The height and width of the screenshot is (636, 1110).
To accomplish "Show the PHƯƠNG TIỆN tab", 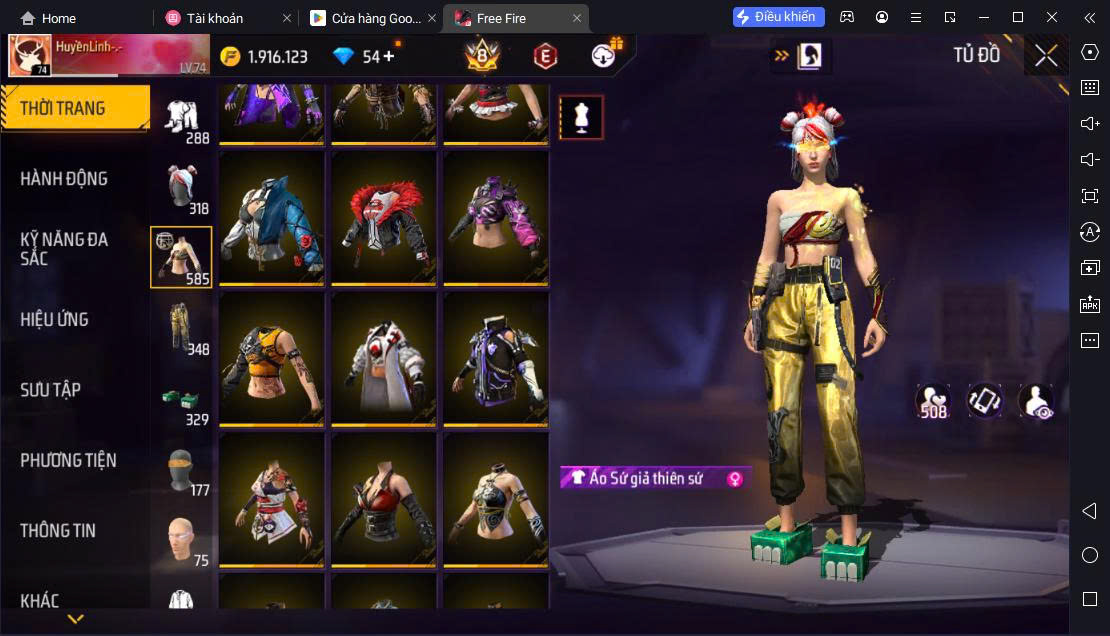I will [68, 461].
